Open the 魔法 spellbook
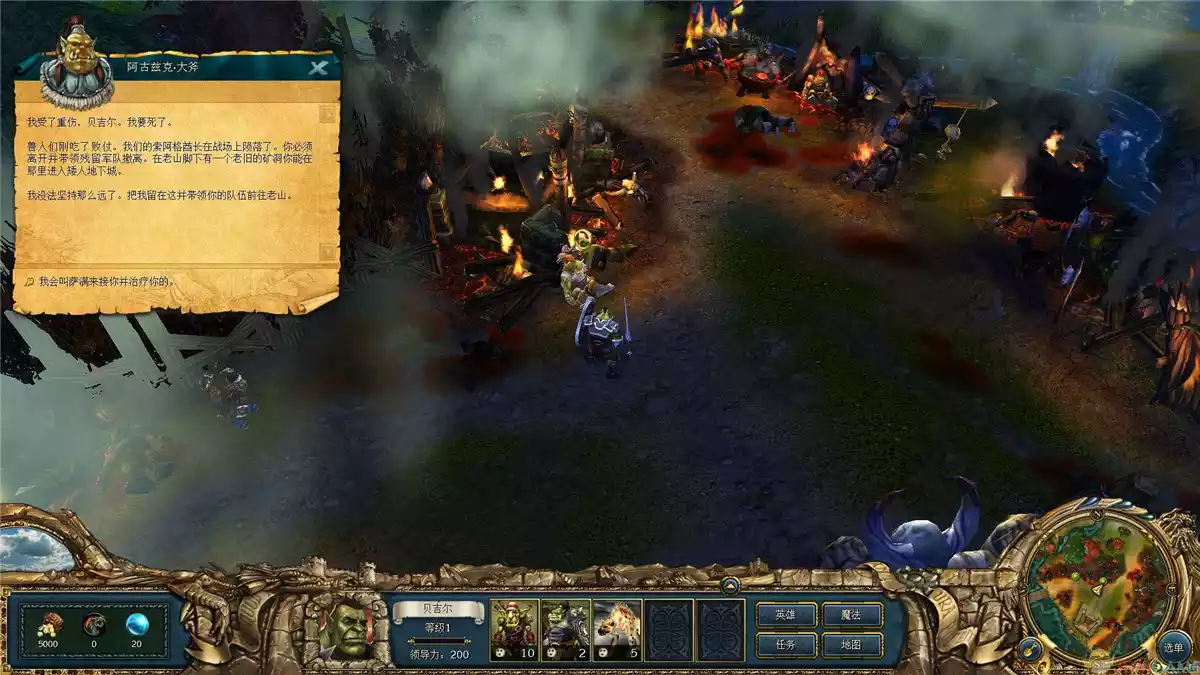 click(x=850, y=615)
